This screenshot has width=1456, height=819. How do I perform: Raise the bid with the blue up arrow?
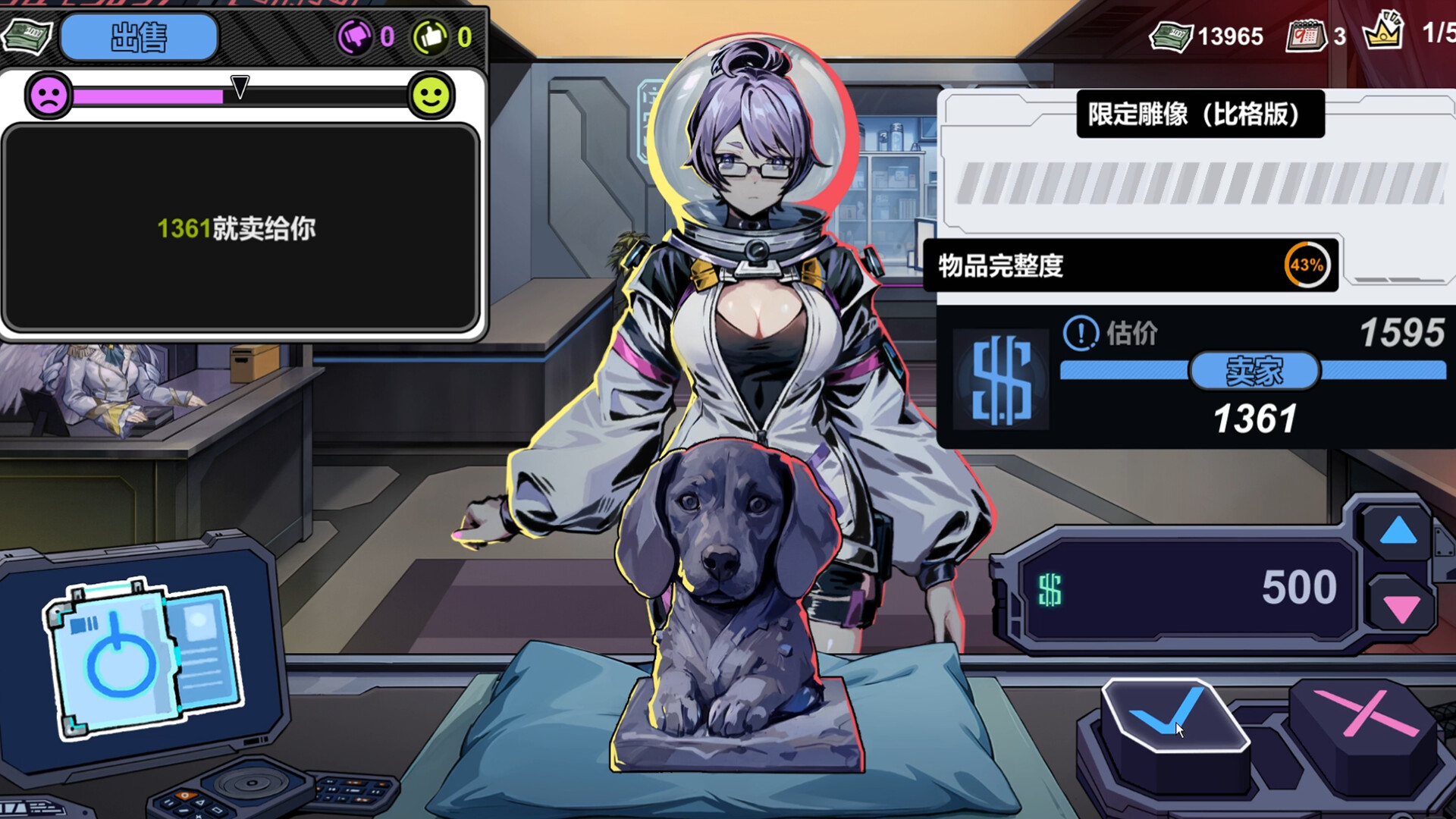pos(1398,532)
